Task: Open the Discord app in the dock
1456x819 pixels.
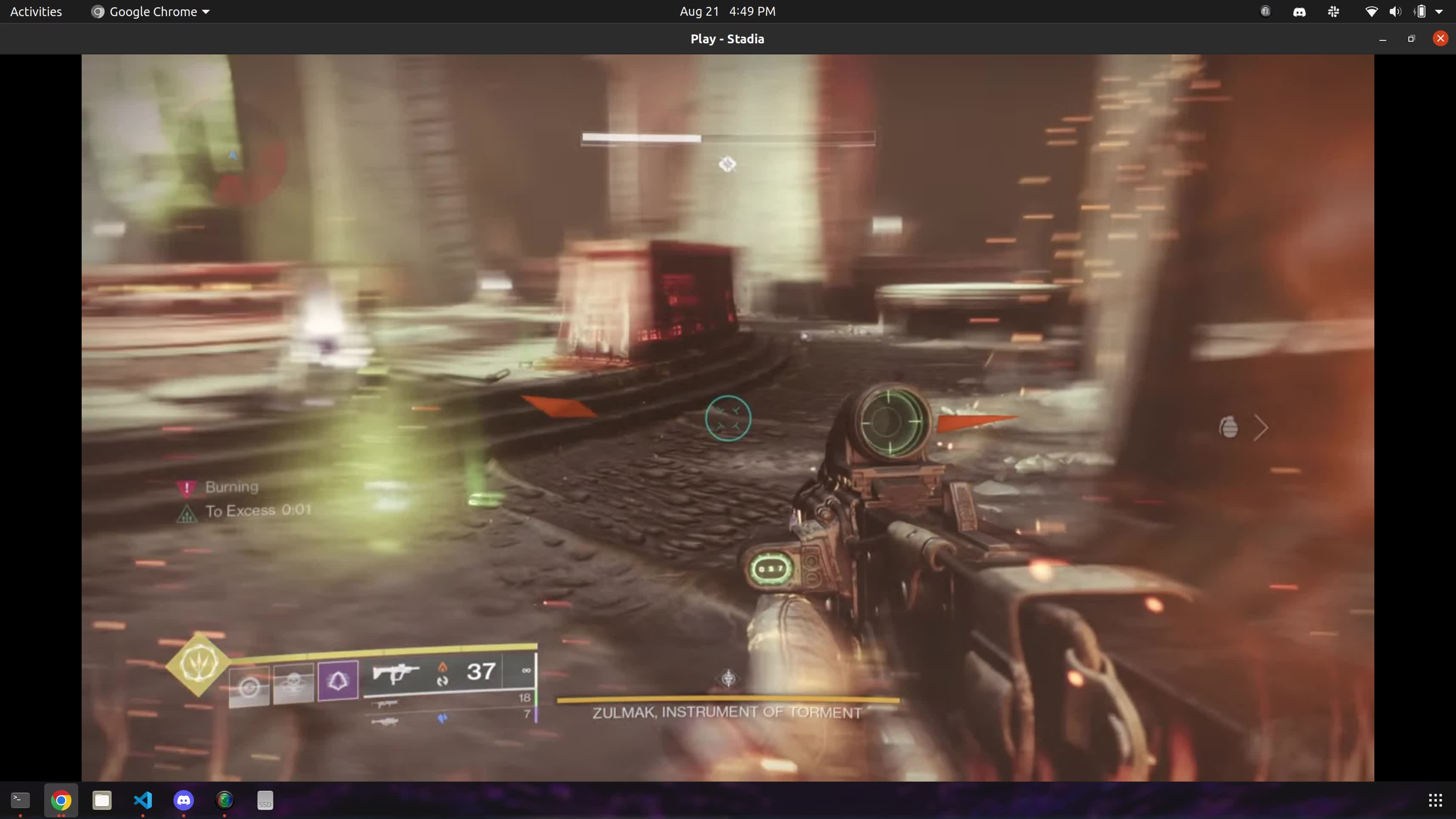Action: tap(184, 800)
